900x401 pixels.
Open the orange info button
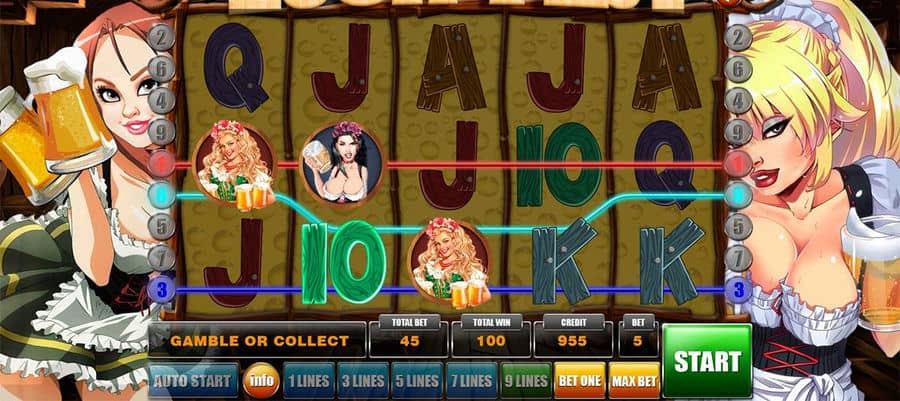click(x=261, y=381)
